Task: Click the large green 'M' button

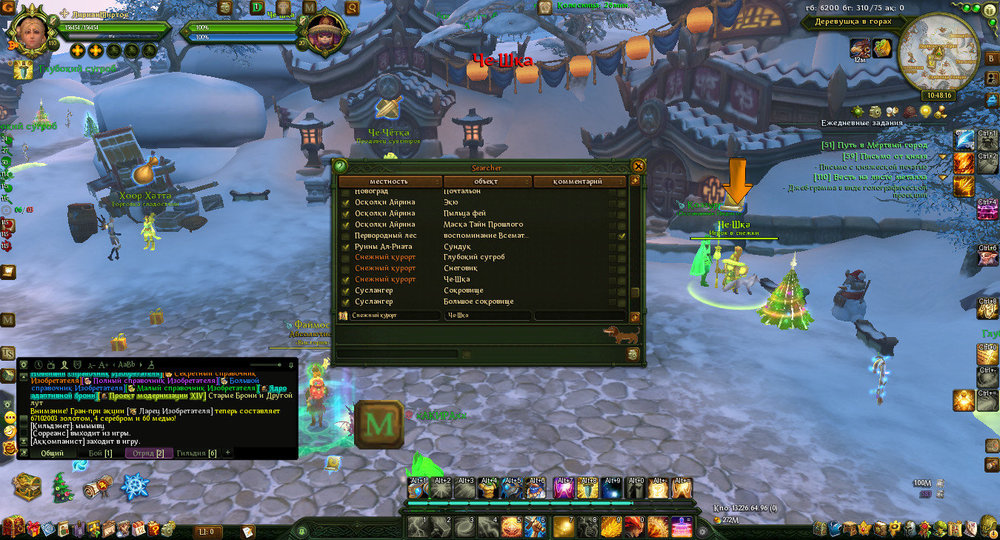Action: click(379, 425)
